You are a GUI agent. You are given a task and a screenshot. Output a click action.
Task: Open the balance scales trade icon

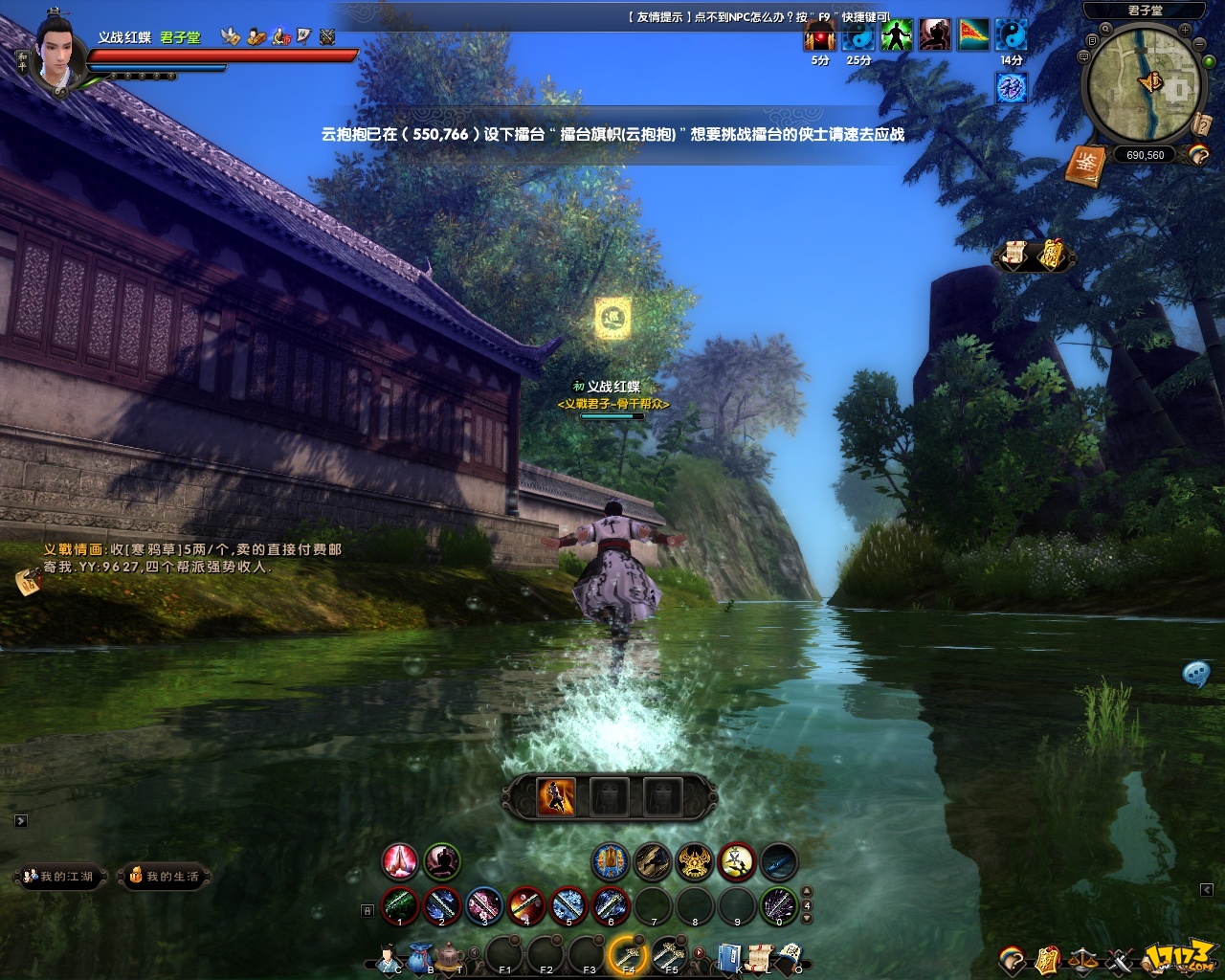pyautogui.click(x=1083, y=958)
